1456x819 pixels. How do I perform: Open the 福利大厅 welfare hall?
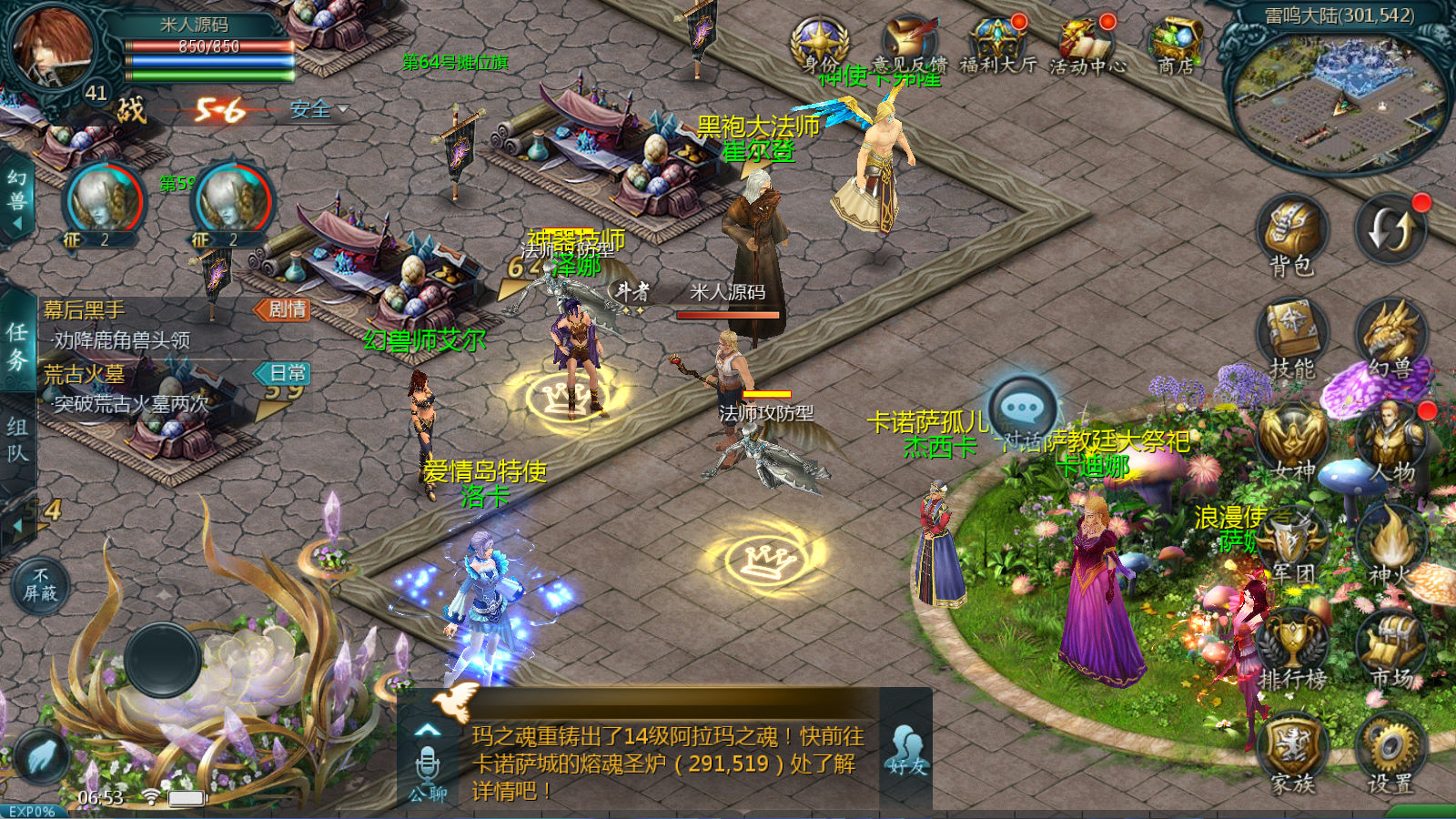pyautogui.click(x=998, y=44)
